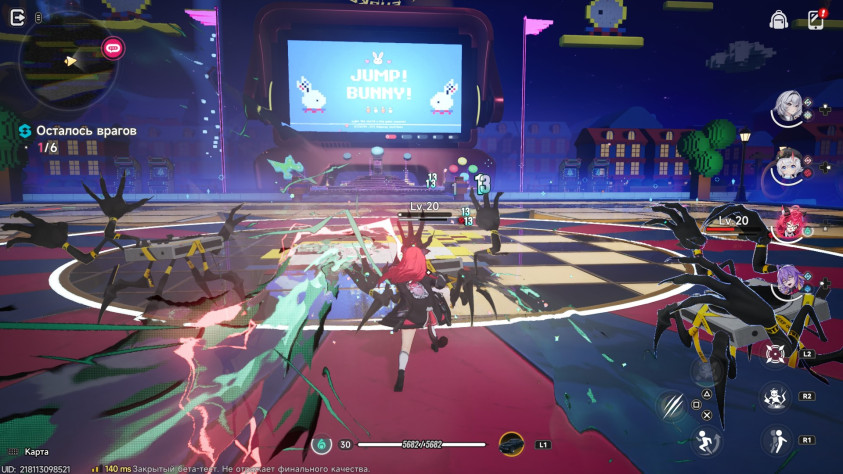Open the backpack inventory

pos(778,19)
